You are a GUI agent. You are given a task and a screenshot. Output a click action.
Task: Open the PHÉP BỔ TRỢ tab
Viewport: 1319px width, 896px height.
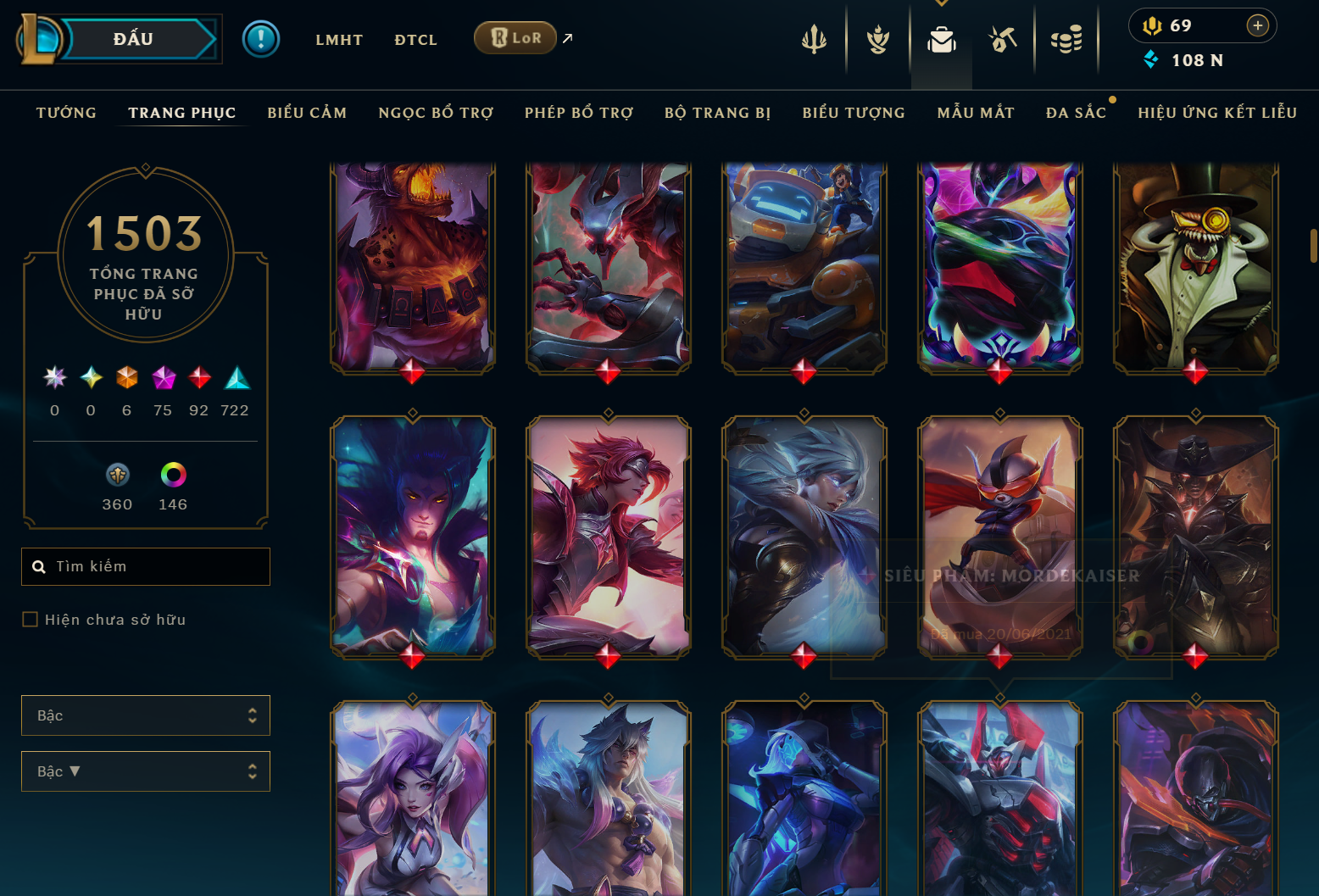579,113
